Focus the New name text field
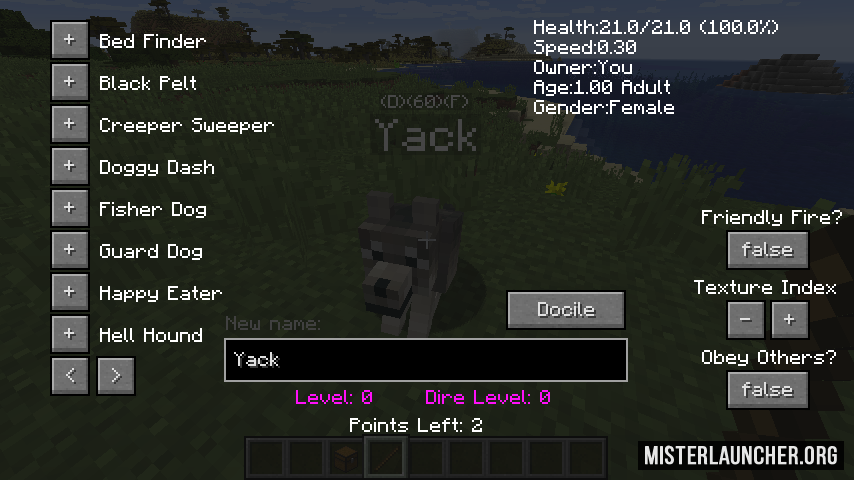854x480 pixels. [x=426, y=360]
